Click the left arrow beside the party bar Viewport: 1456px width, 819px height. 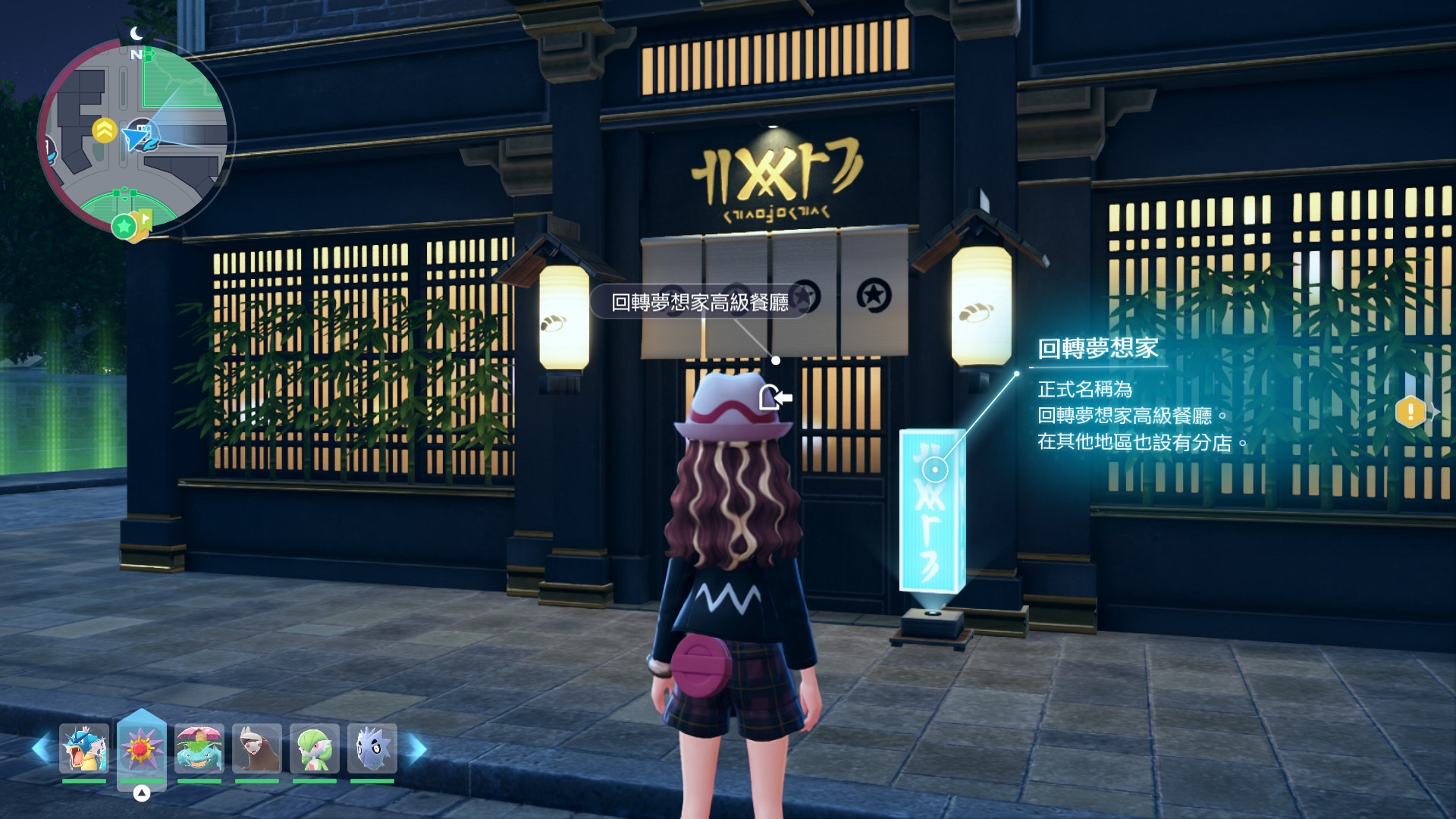click(42, 749)
